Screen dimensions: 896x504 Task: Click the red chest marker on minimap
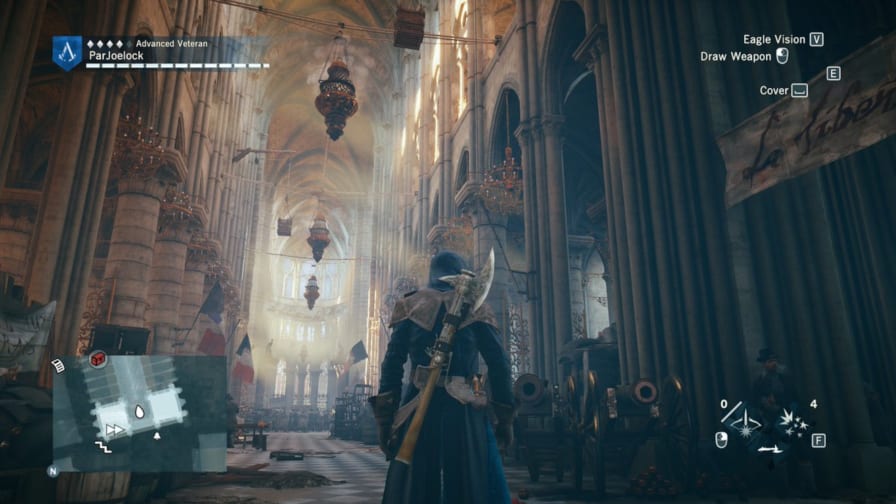pyautogui.click(x=100, y=359)
